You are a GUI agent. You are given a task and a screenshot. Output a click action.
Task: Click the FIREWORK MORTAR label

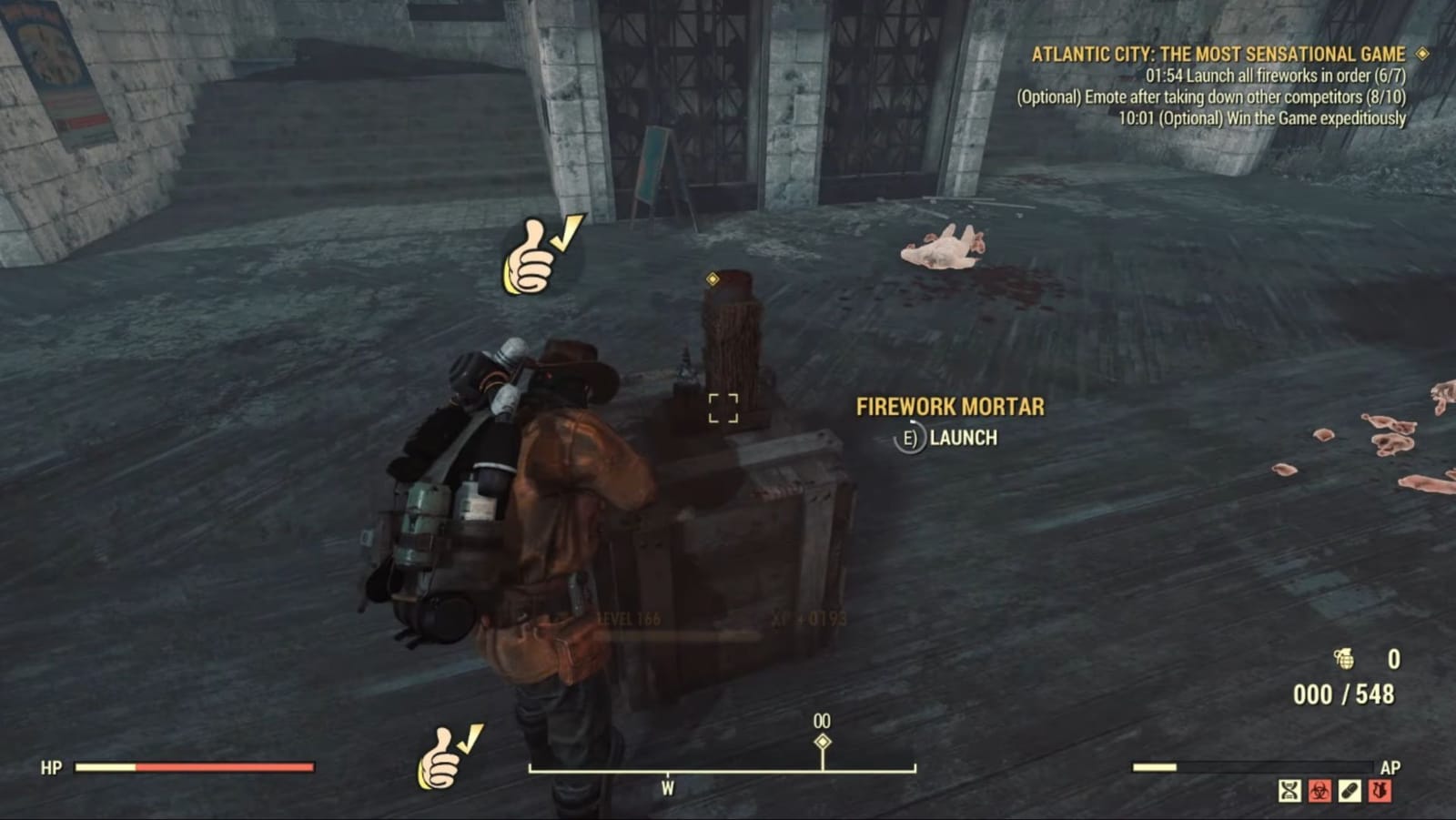(950, 407)
